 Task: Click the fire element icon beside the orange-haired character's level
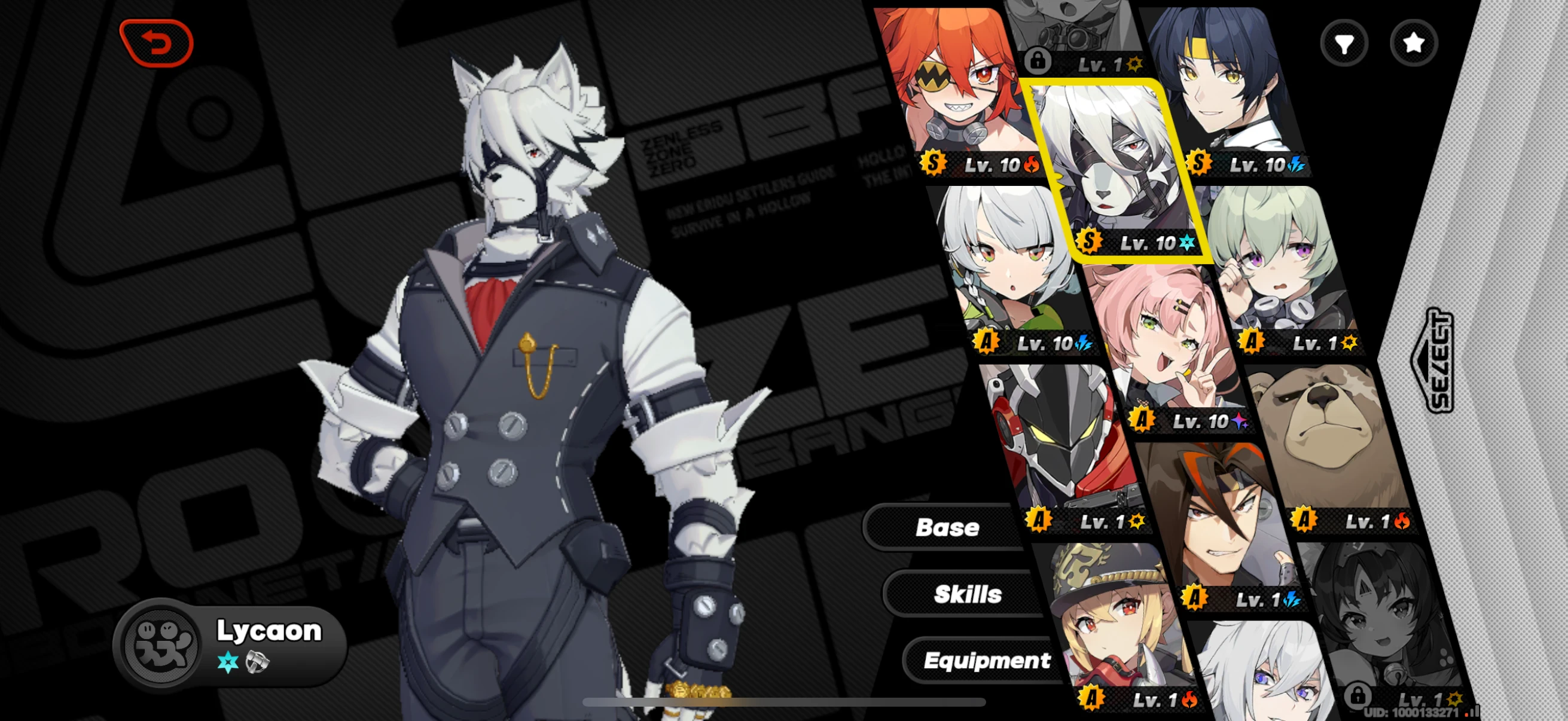1032,166
